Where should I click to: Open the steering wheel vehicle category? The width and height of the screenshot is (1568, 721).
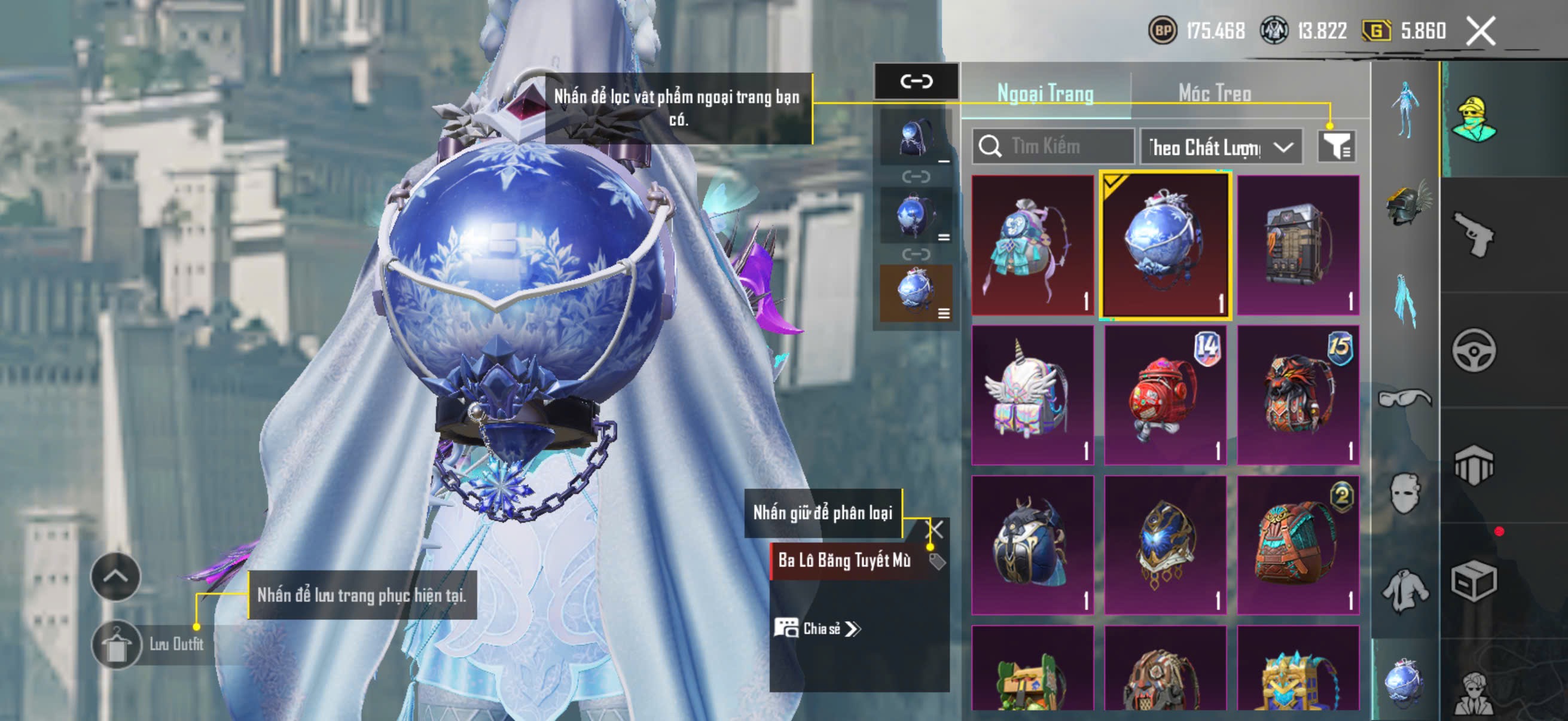1474,350
